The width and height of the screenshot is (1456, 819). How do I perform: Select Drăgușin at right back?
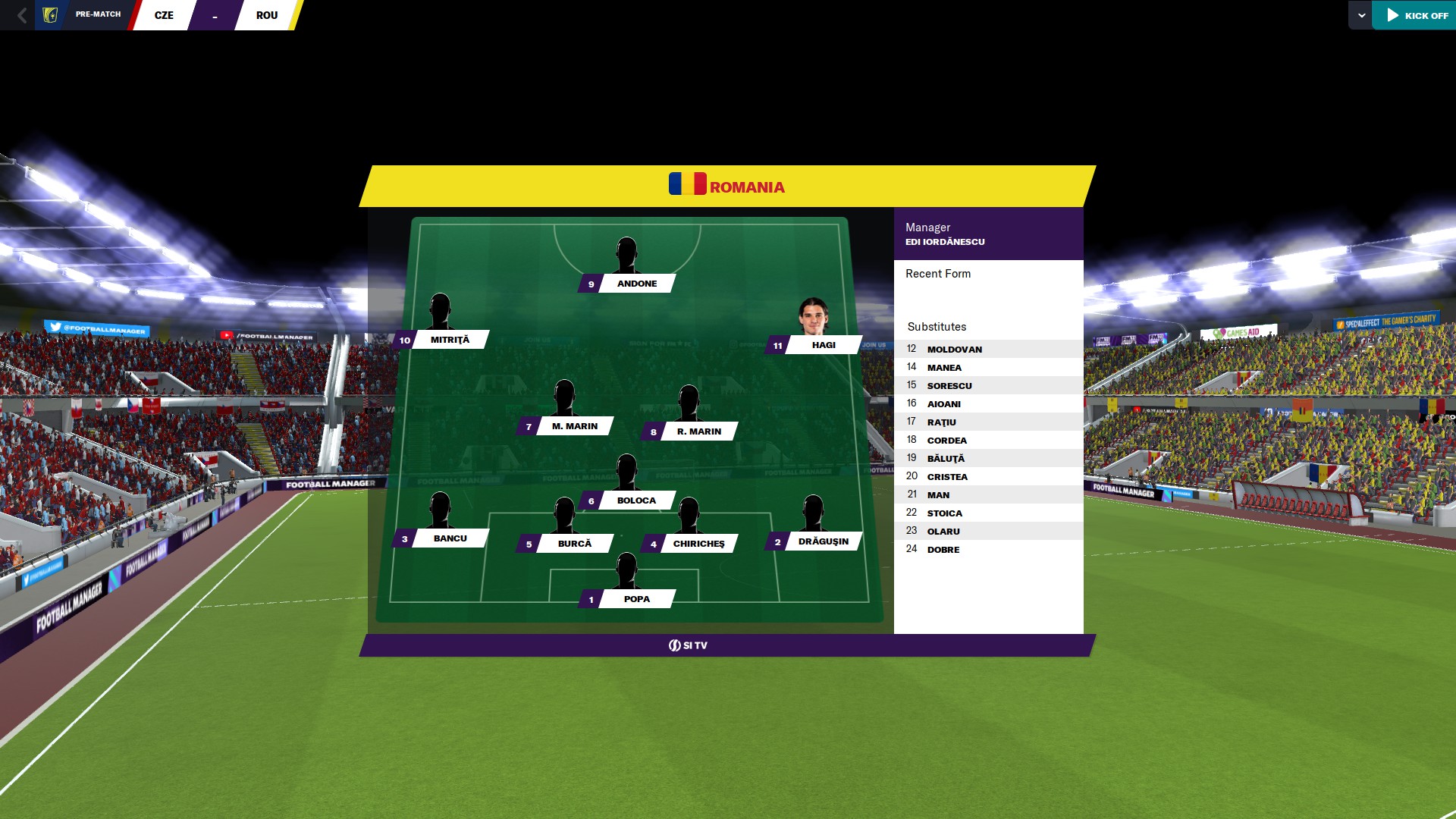point(823,541)
